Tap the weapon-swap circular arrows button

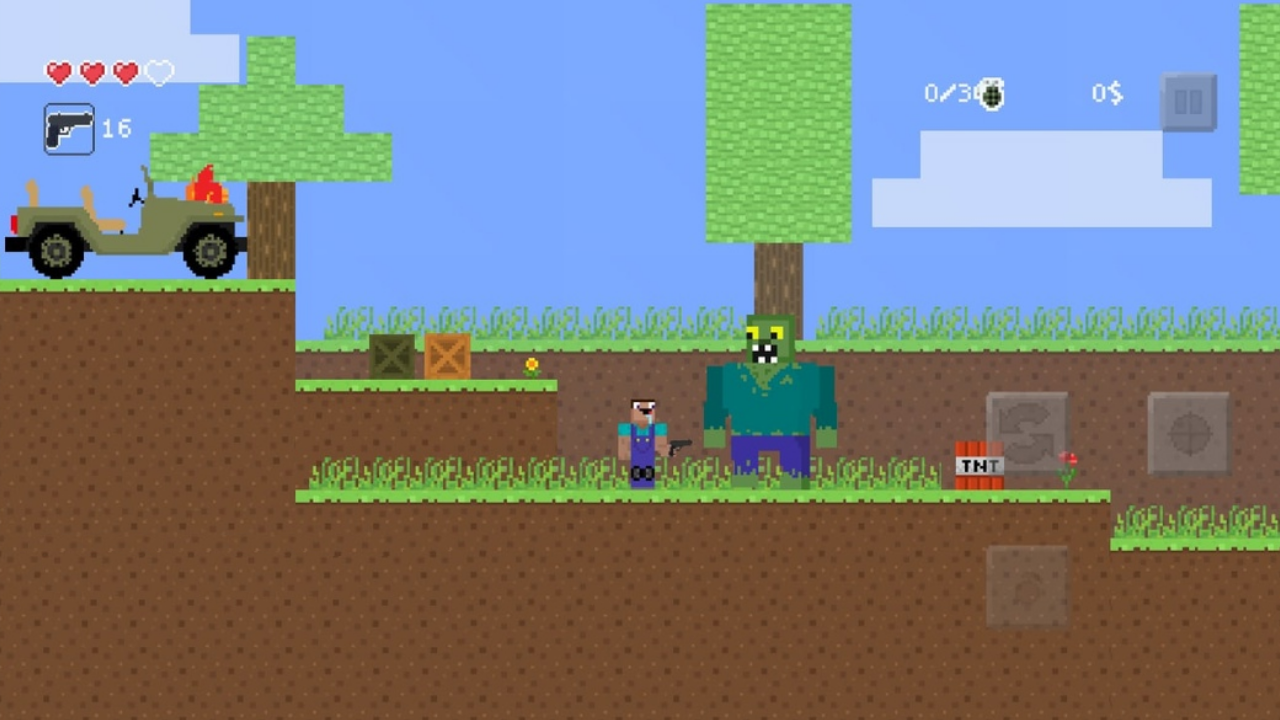pyautogui.click(x=1027, y=432)
